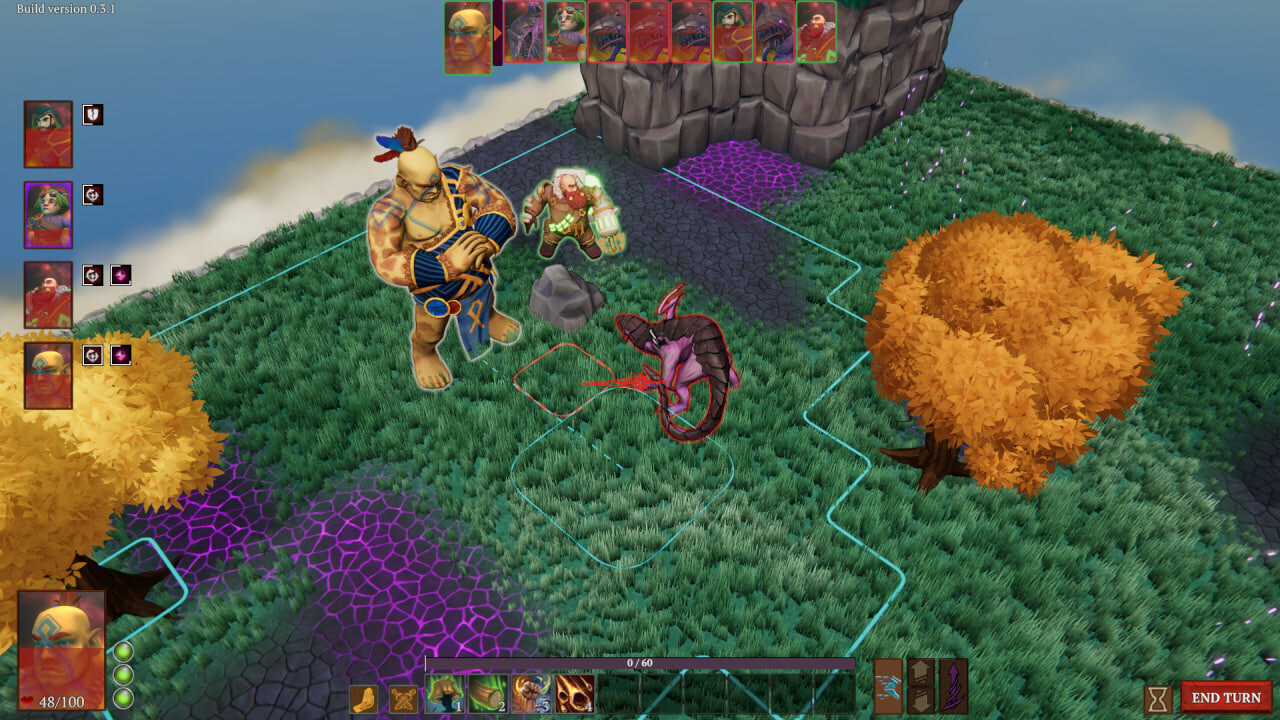
Task: Select the red-bearded dwarf party portrait
Action: coord(48,295)
